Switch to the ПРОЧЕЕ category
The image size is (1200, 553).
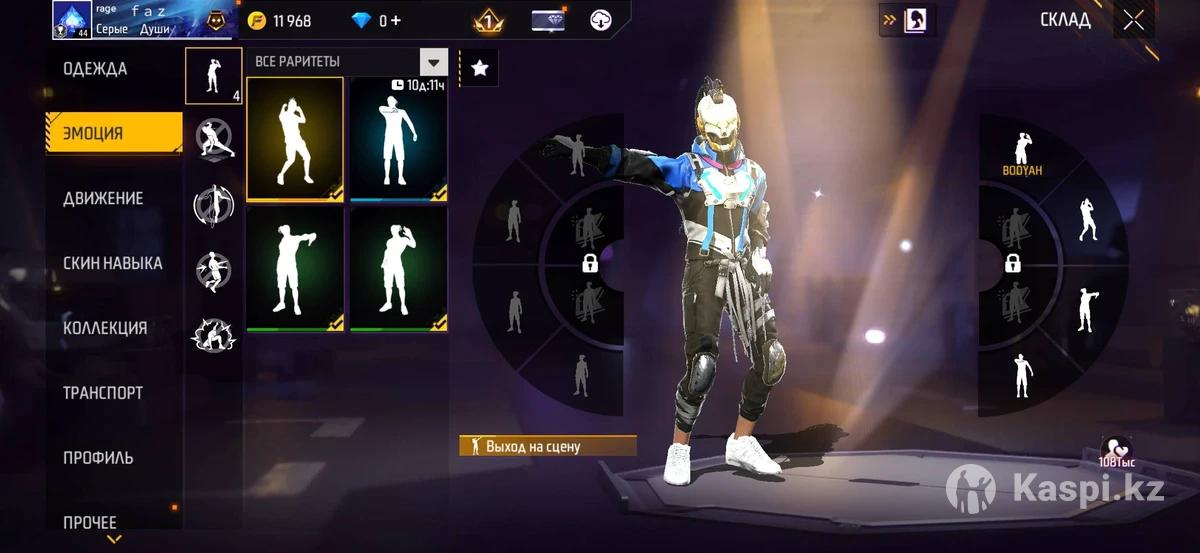[90, 522]
